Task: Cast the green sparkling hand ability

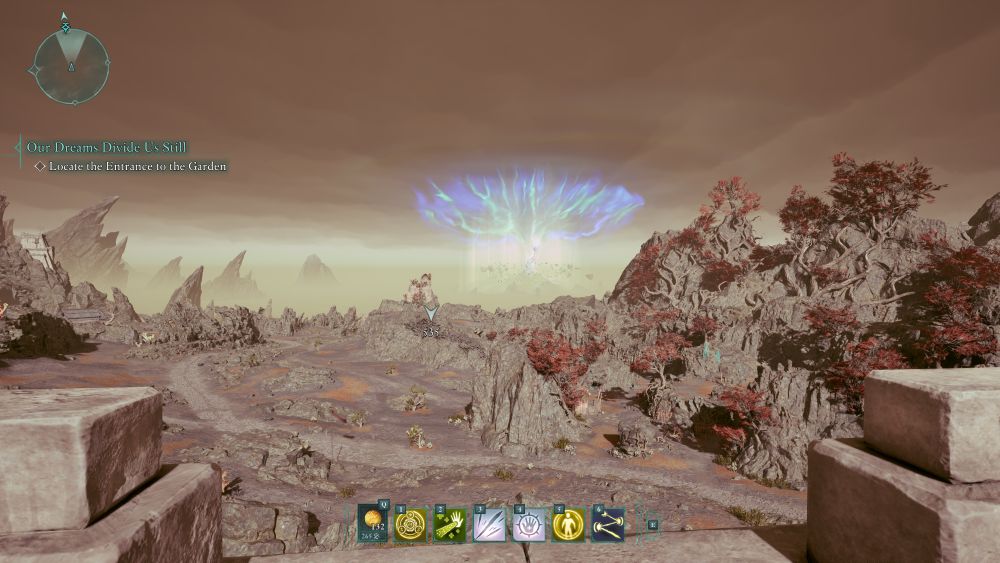Action: [450, 524]
